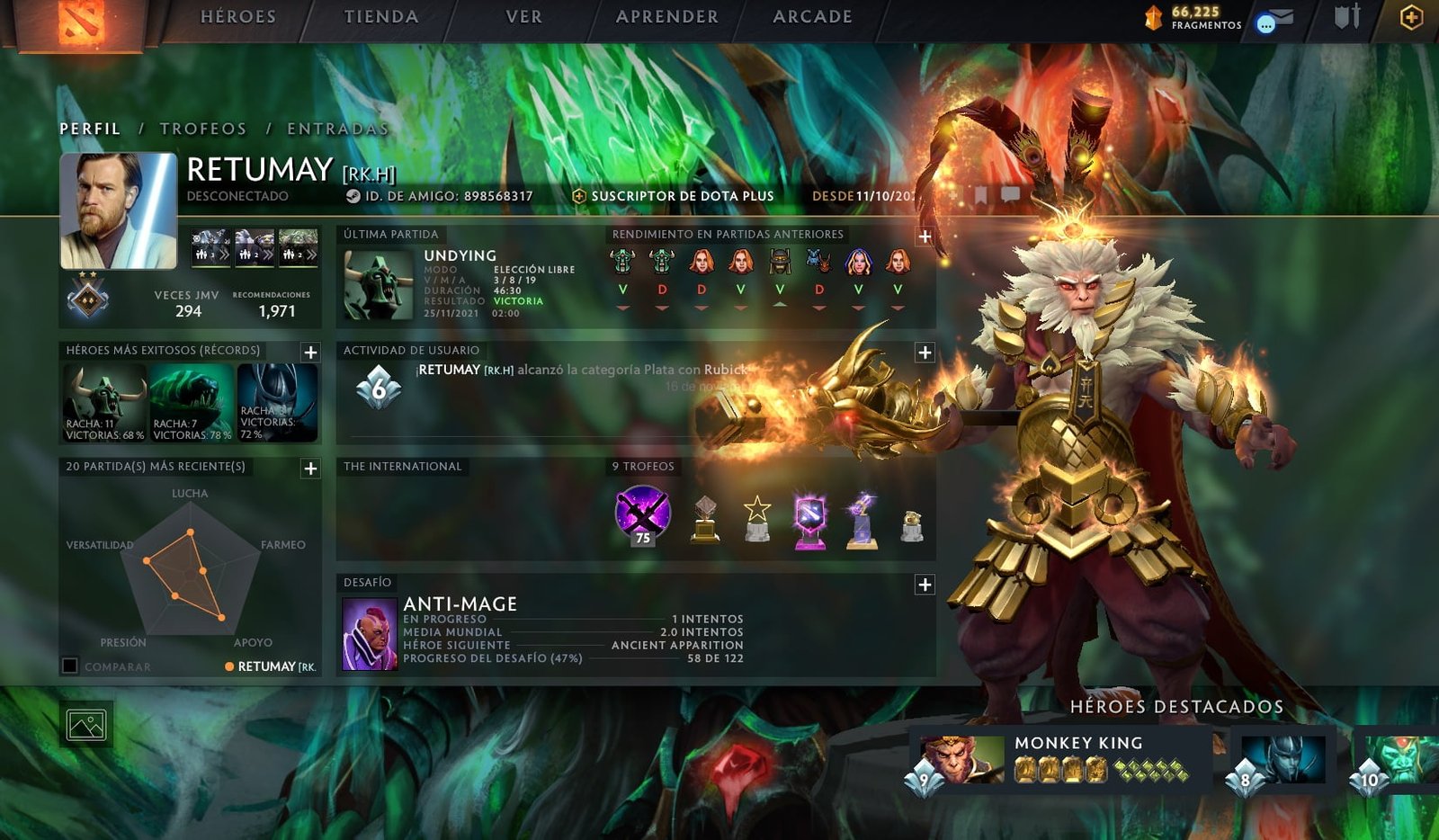Click the RETUMAY profile avatar picture
1439x840 pixels.
pos(119,210)
